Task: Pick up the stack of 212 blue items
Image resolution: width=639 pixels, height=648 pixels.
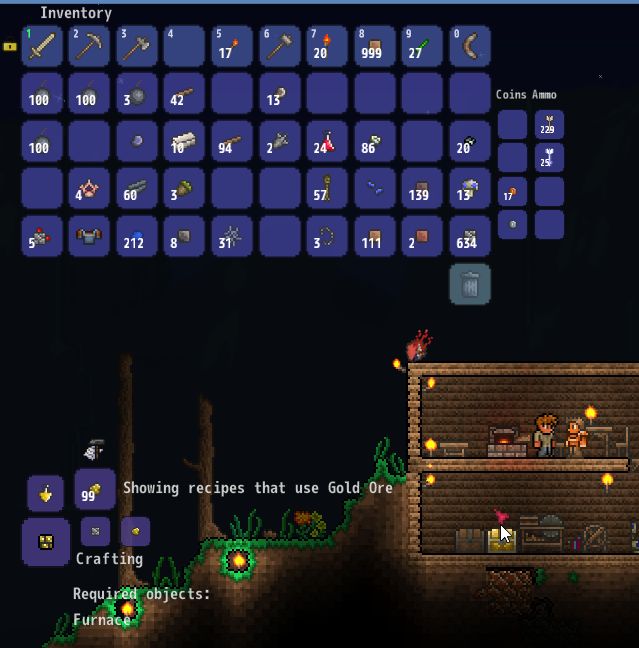Action: (x=137, y=237)
